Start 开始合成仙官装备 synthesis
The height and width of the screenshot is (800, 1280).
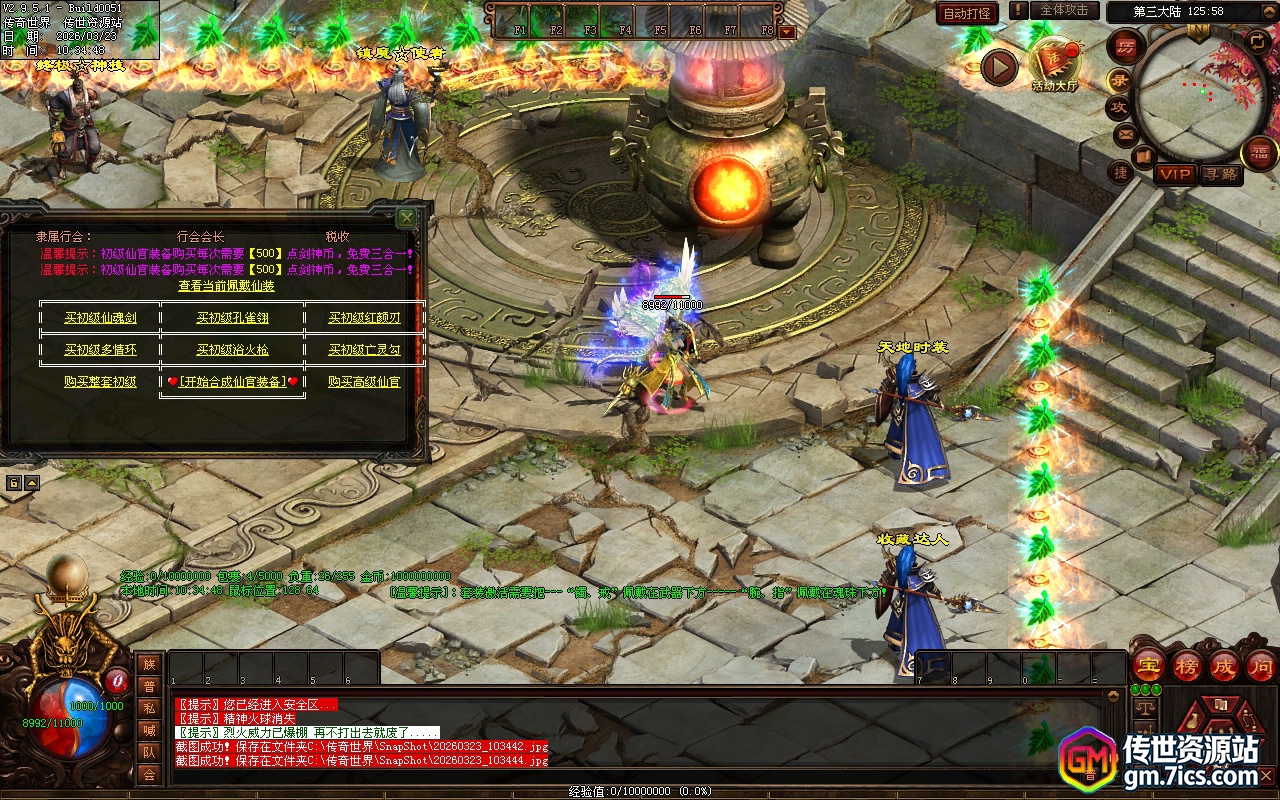click(x=232, y=382)
